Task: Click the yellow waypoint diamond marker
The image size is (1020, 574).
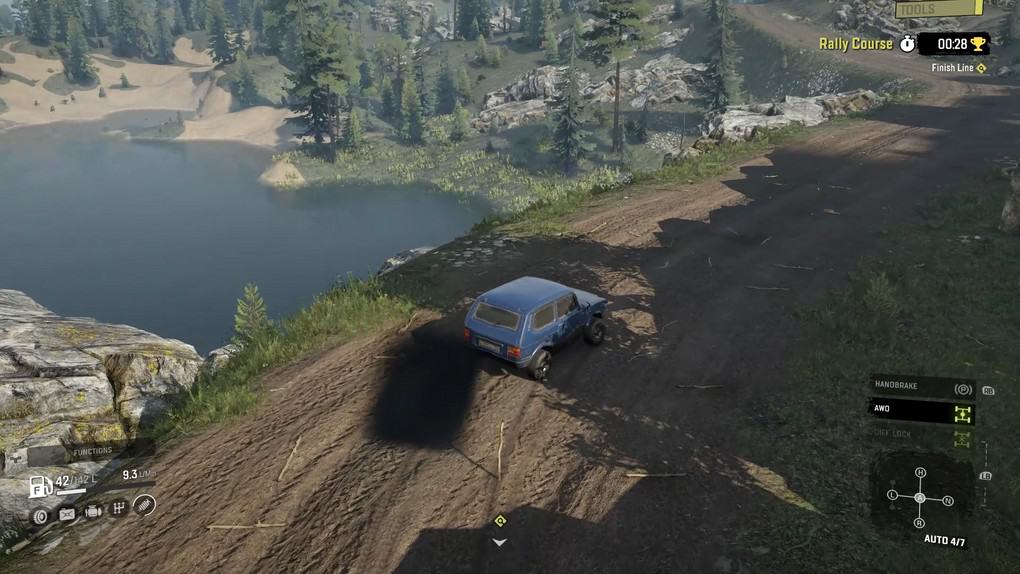Action: pos(500,520)
